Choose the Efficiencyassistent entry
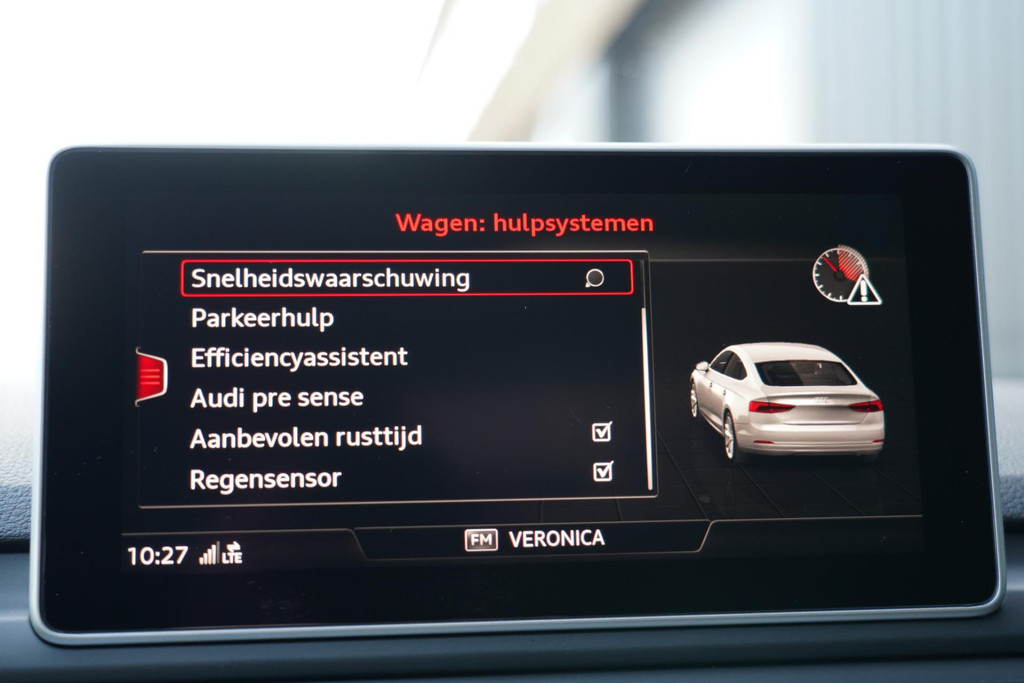 (299, 357)
